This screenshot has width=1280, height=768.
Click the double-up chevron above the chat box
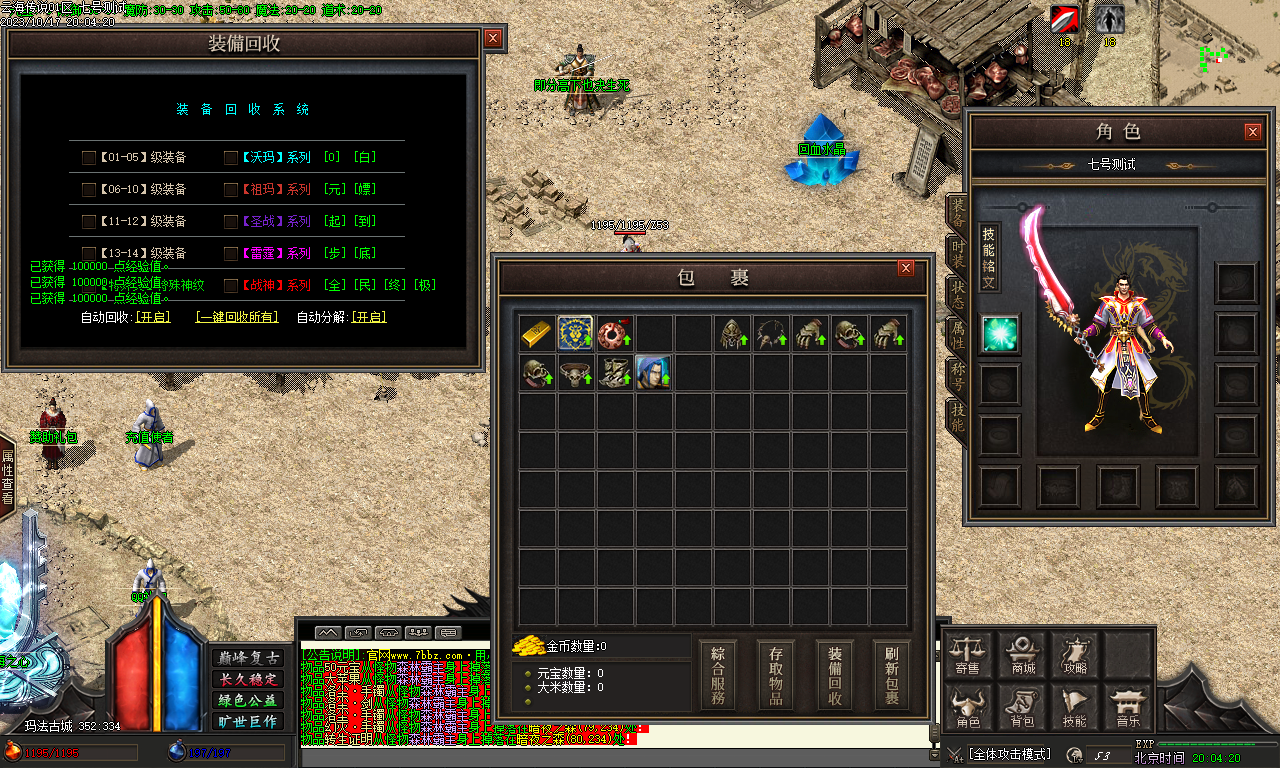(x=329, y=632)
